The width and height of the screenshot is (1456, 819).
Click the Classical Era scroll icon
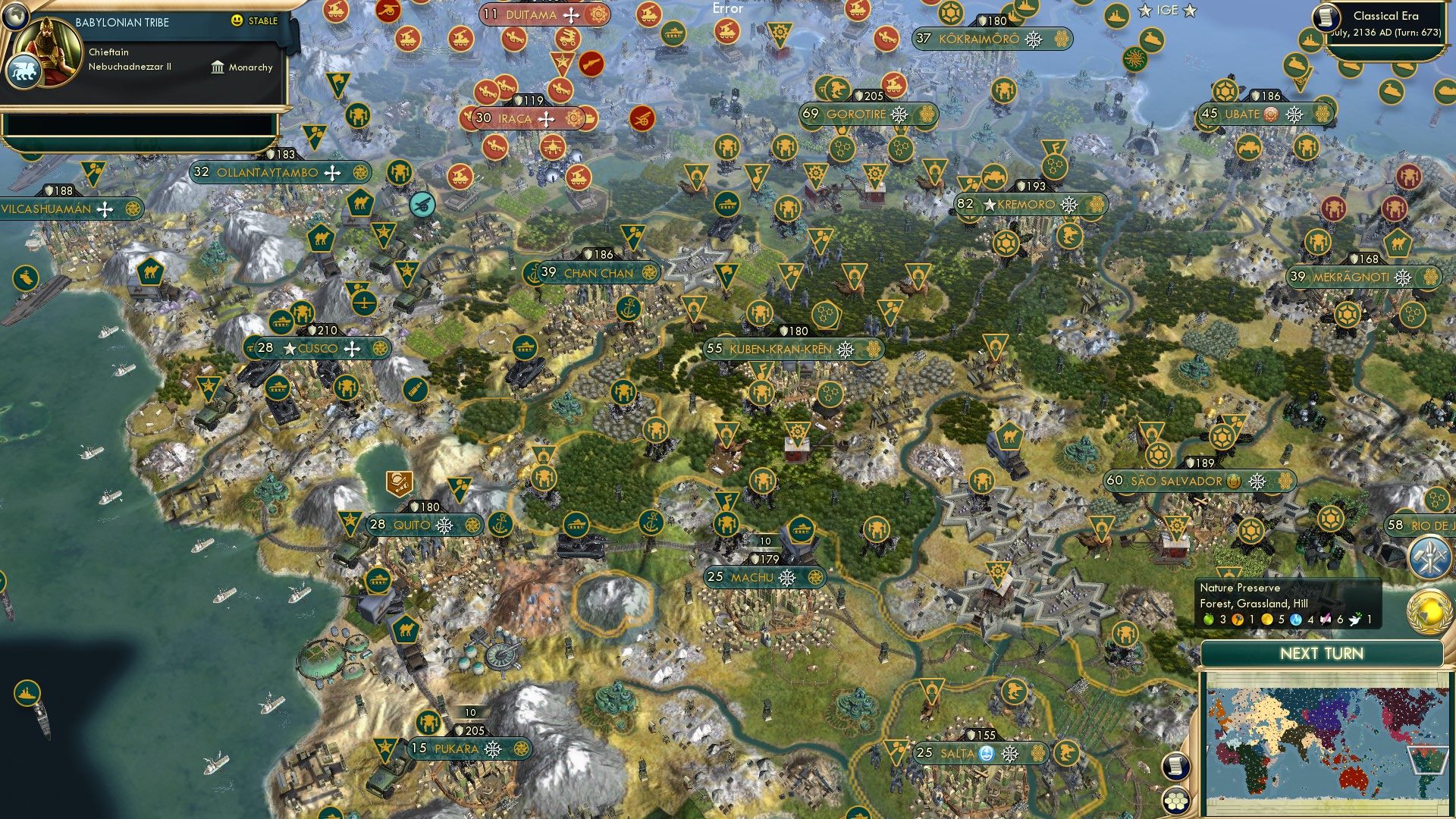[1326, 18]
